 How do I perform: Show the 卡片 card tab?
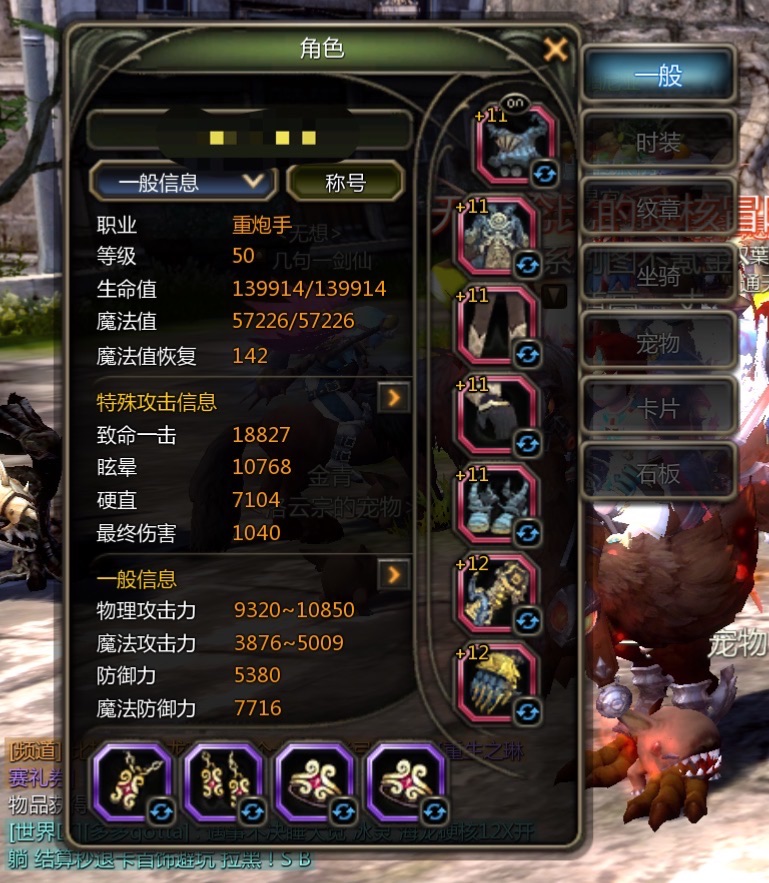pos(658,408)
